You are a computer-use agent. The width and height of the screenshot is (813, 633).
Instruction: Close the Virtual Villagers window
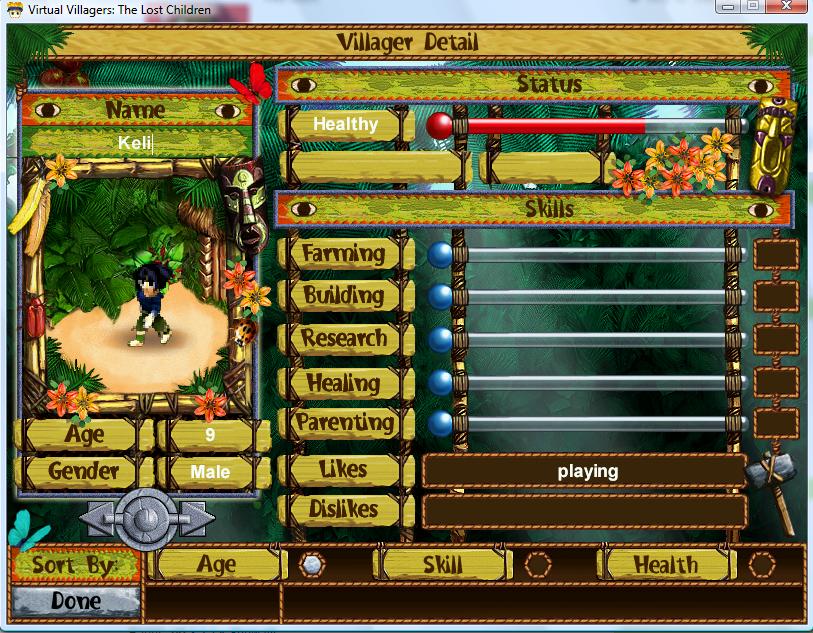pos(785,6)
